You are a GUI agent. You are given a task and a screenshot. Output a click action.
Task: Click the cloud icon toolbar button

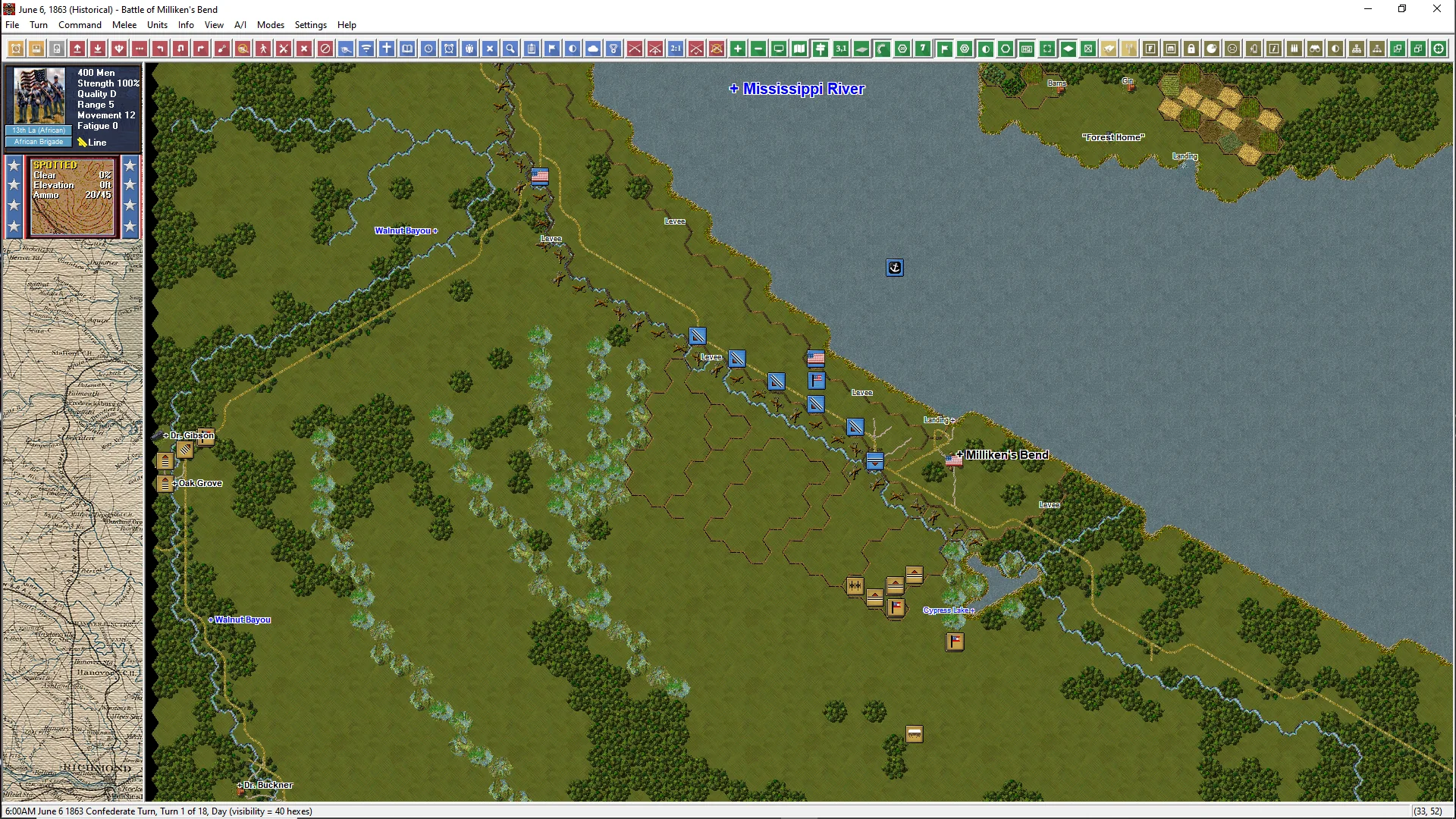click(593, 49)
